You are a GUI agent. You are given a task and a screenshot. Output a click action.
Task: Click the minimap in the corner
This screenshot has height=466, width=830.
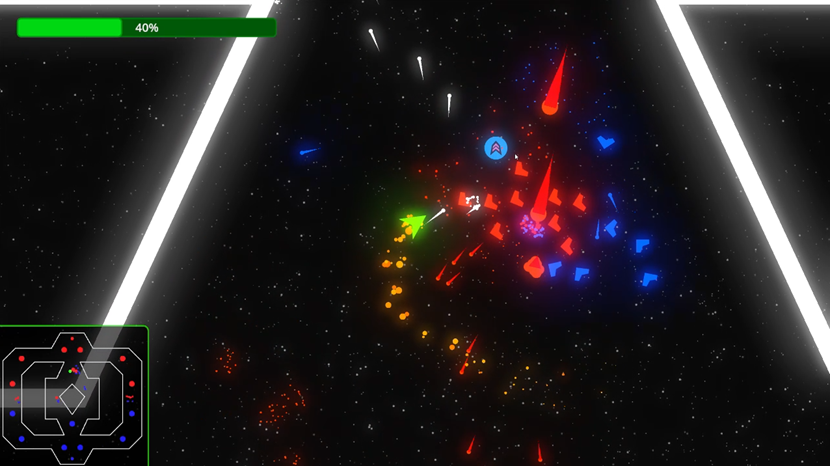coord(74,396)
